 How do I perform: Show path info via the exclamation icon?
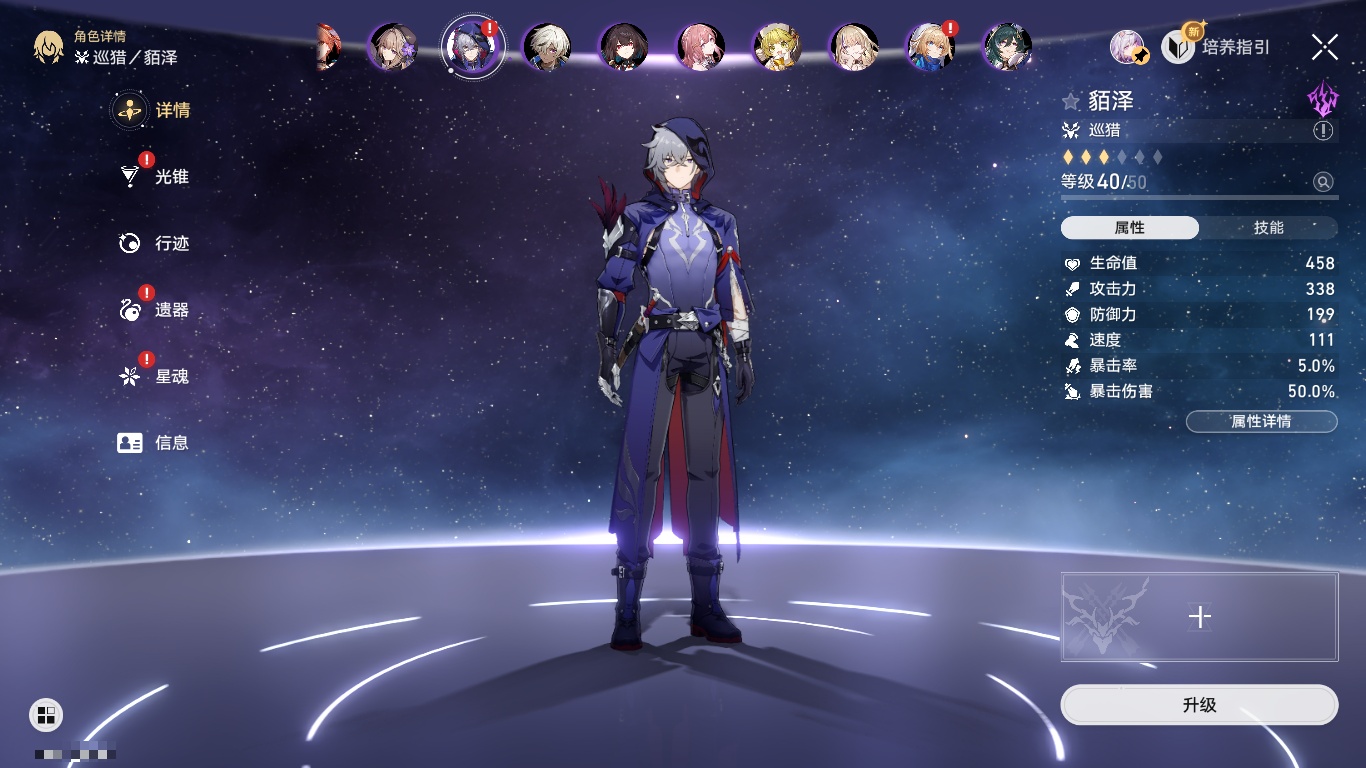pos(1323,131)
